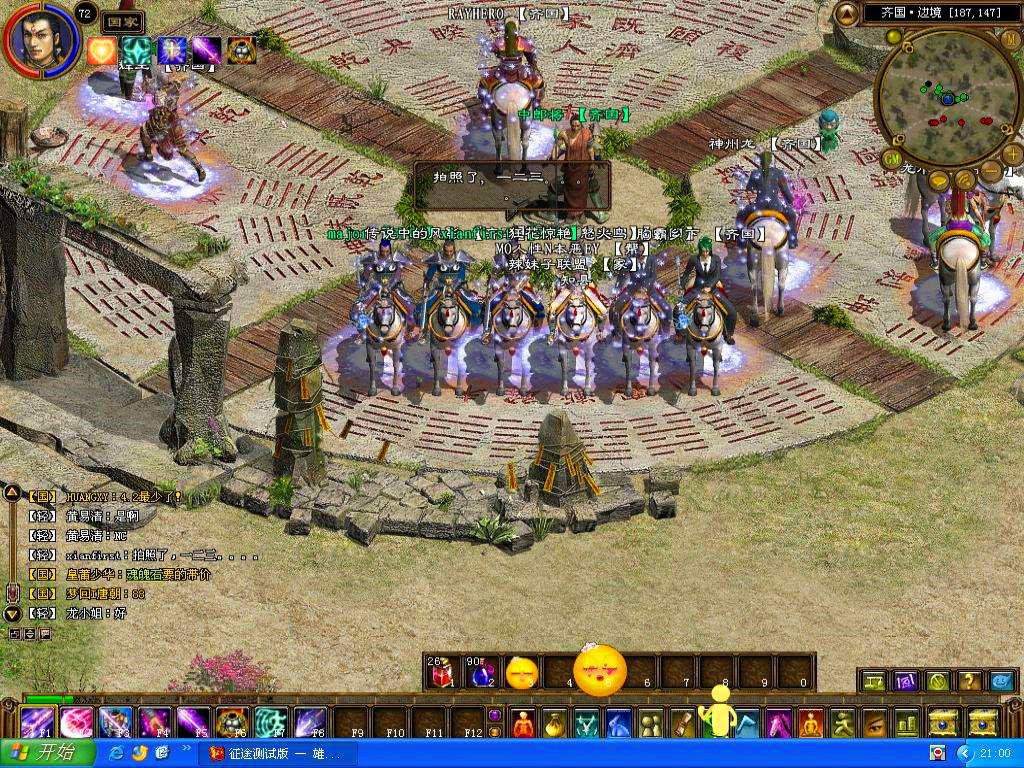Screen dimensions: 1024x768
Task: Click the player character portrait
Action: (x=42, y=40)
